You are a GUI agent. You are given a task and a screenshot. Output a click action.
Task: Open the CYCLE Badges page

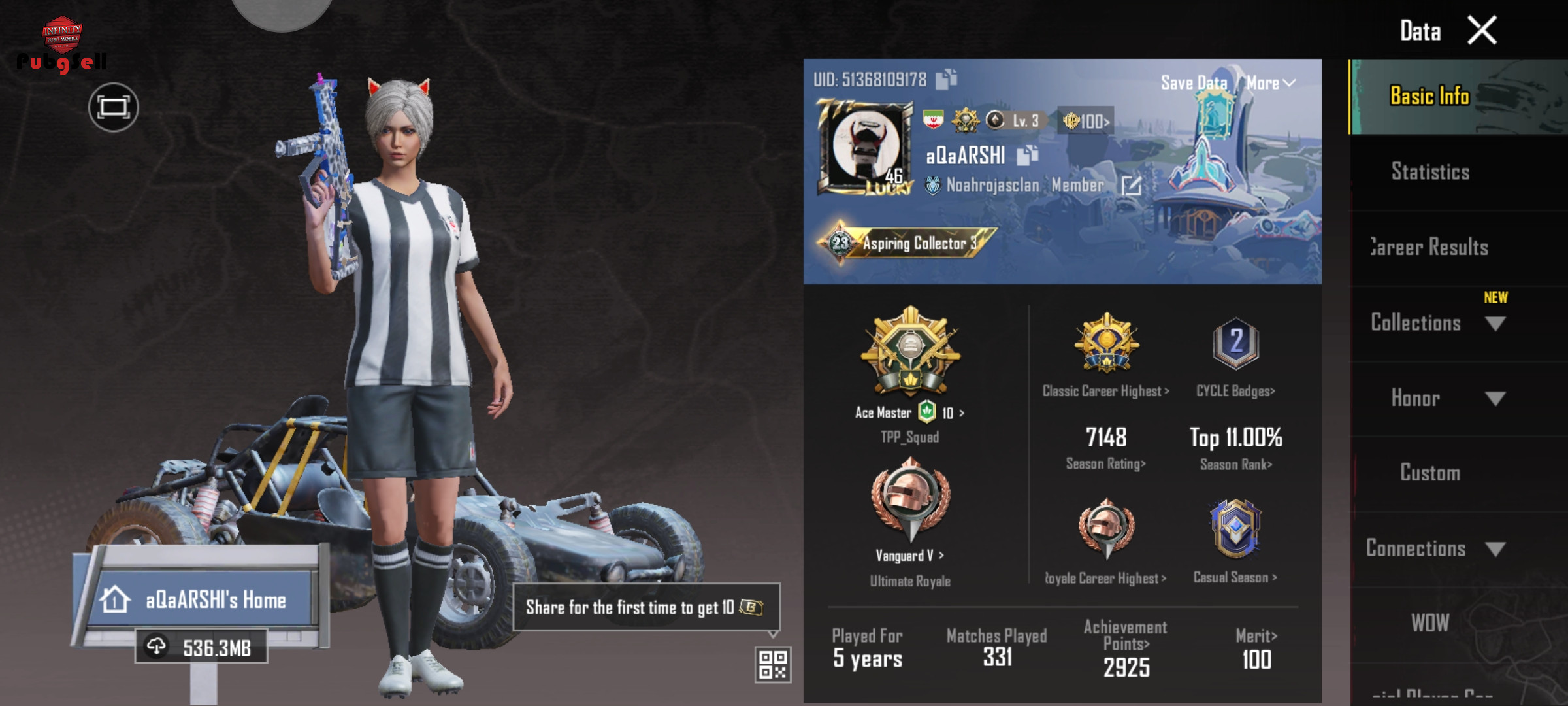point(1235,391)
